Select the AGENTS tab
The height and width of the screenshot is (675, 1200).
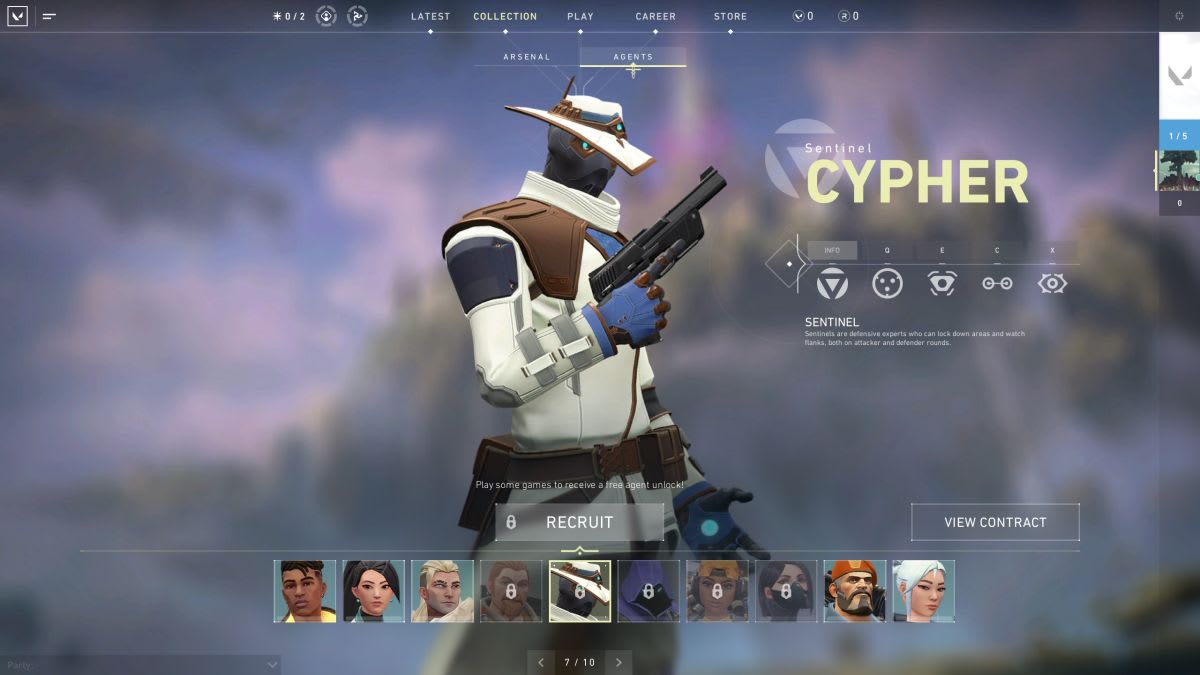click(633, 57)
